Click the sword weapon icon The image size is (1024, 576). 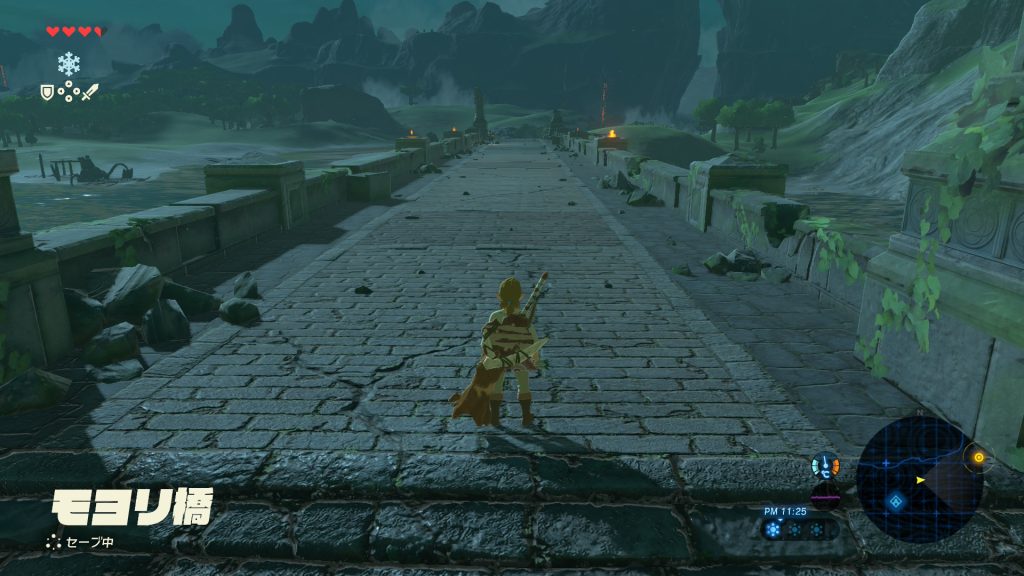tap(90, 92)
